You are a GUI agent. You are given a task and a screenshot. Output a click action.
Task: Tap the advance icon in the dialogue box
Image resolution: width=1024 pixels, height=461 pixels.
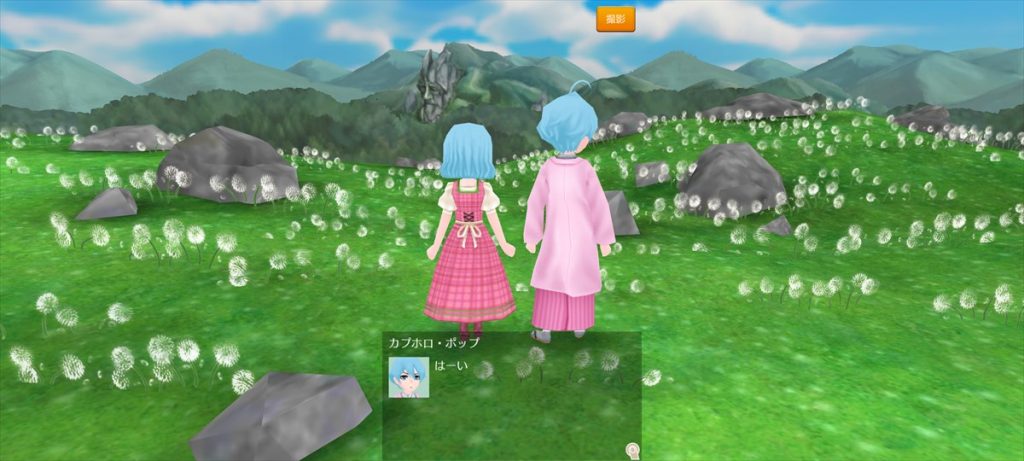632,450
